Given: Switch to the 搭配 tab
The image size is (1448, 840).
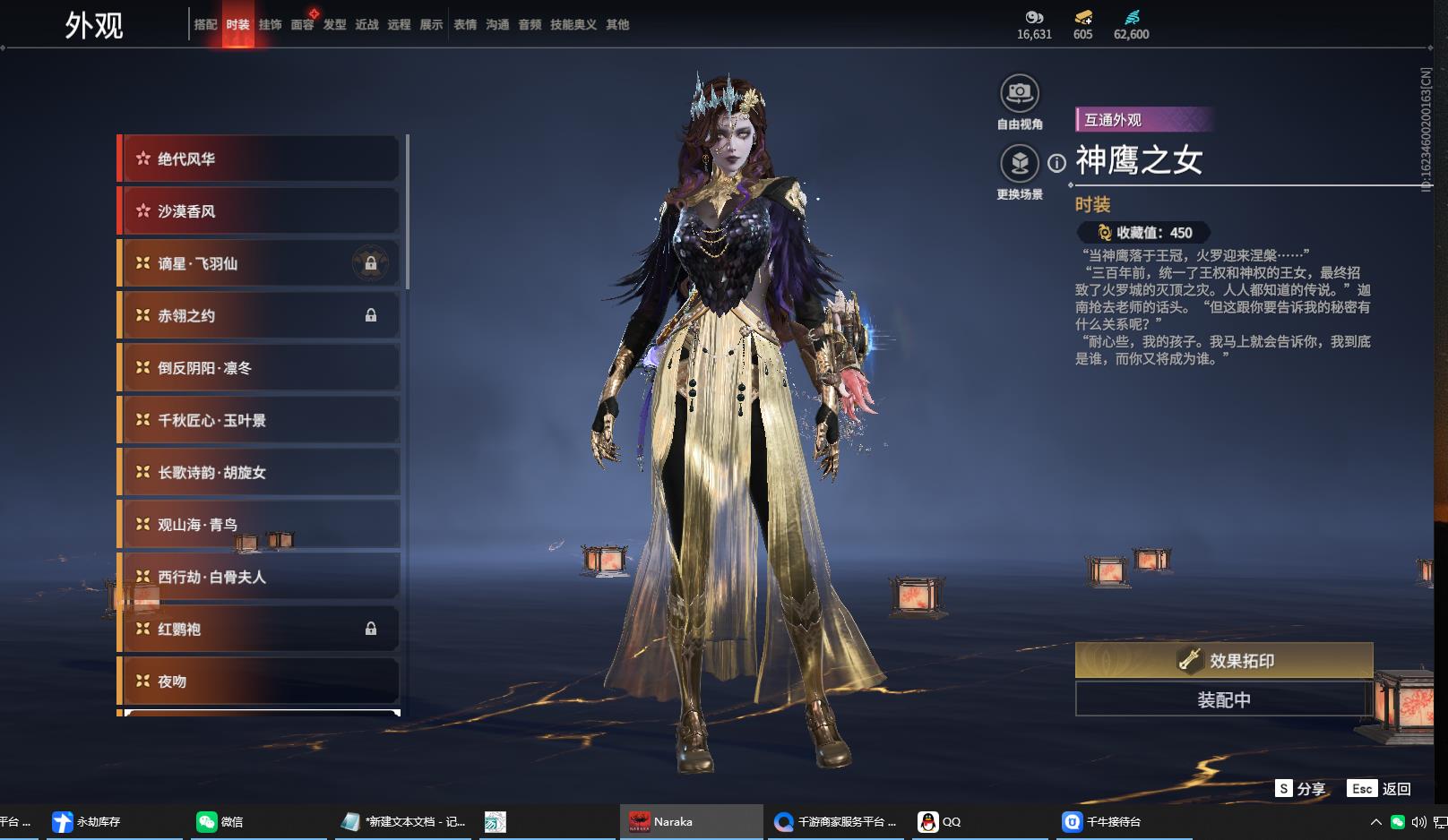Looking at the screenshot, I should [205, 25].
